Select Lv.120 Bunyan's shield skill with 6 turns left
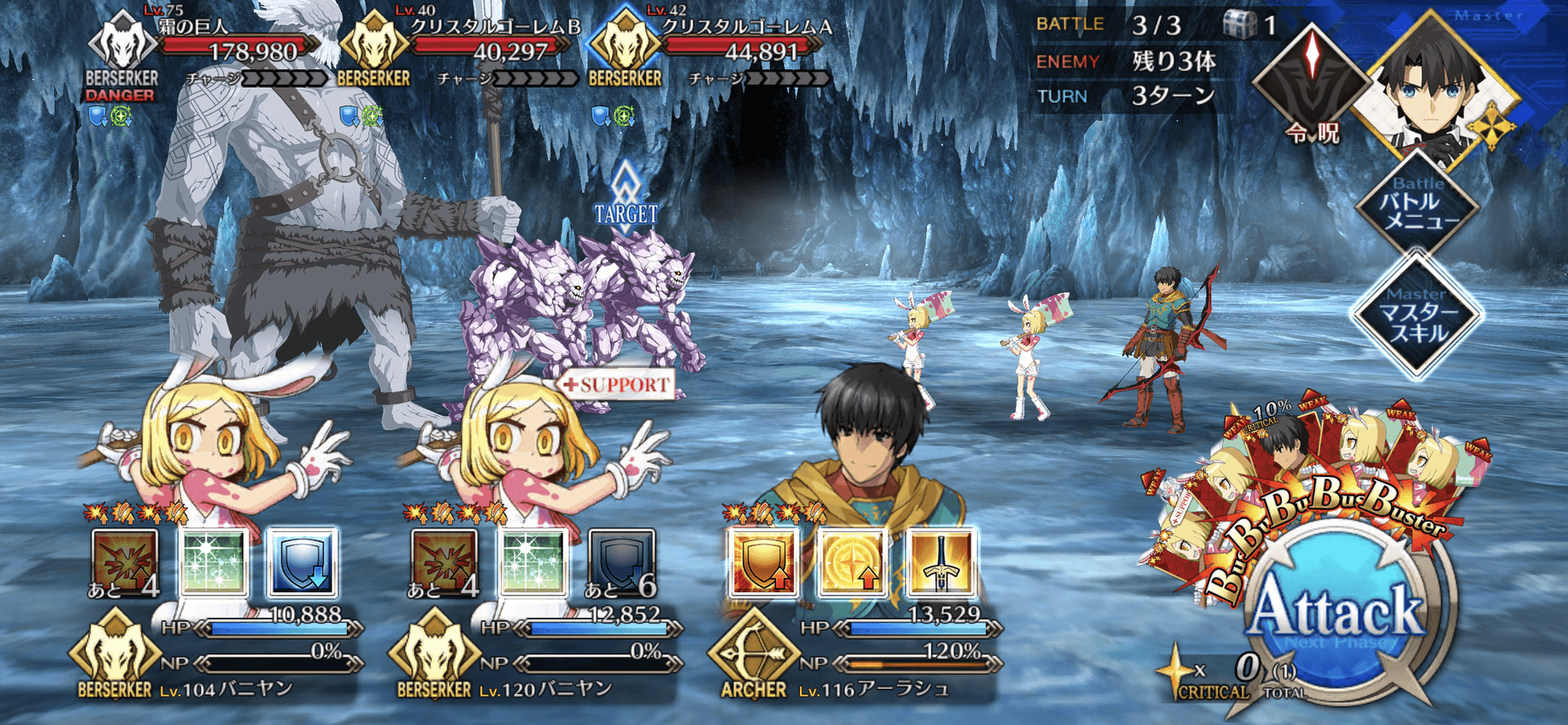The image size is (1568, 725). pyautogui.click(x=621, y=562)
